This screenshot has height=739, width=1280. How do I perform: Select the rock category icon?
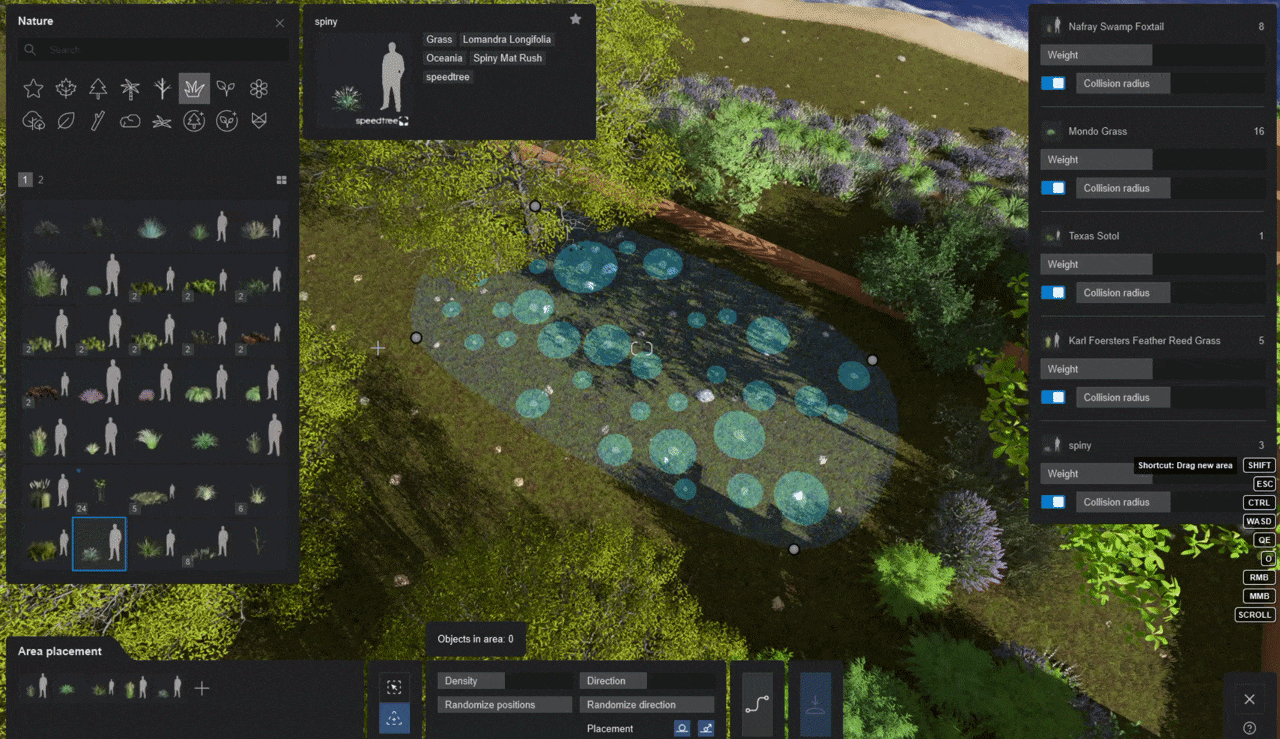130,121
